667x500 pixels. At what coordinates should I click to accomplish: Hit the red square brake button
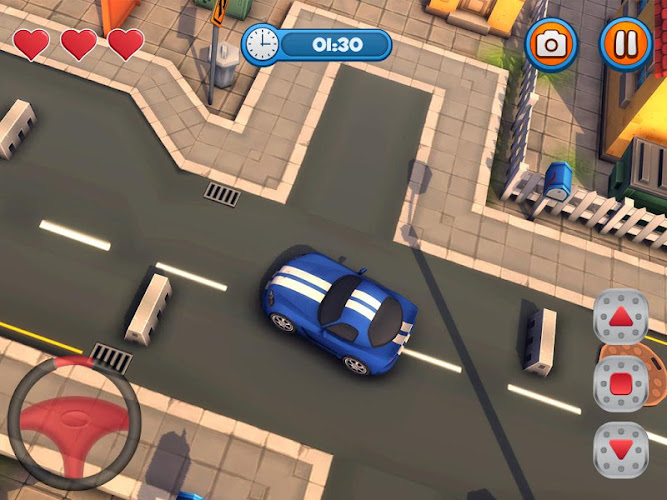(x=621, y=381)
